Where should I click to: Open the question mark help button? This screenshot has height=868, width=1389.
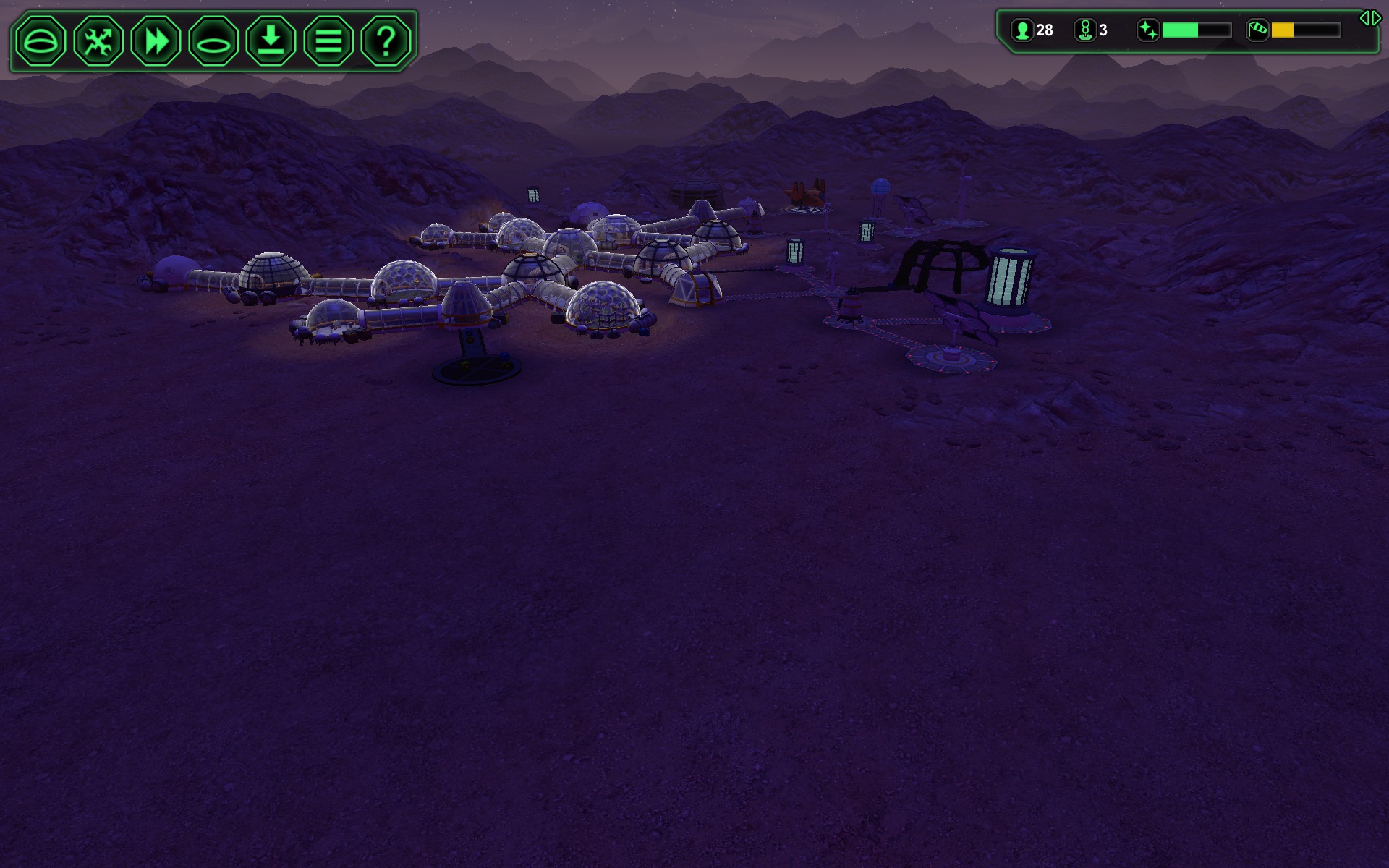click(386, 41)
